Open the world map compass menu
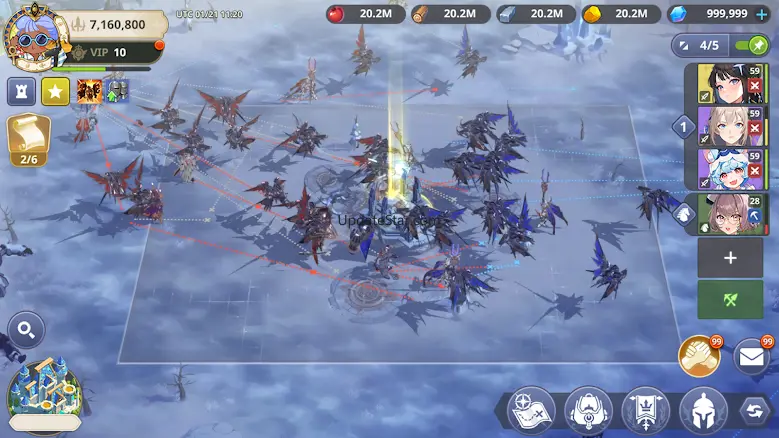Image resolution: width=779 pixels, height=438 pixels. click(x=531, y=410)
